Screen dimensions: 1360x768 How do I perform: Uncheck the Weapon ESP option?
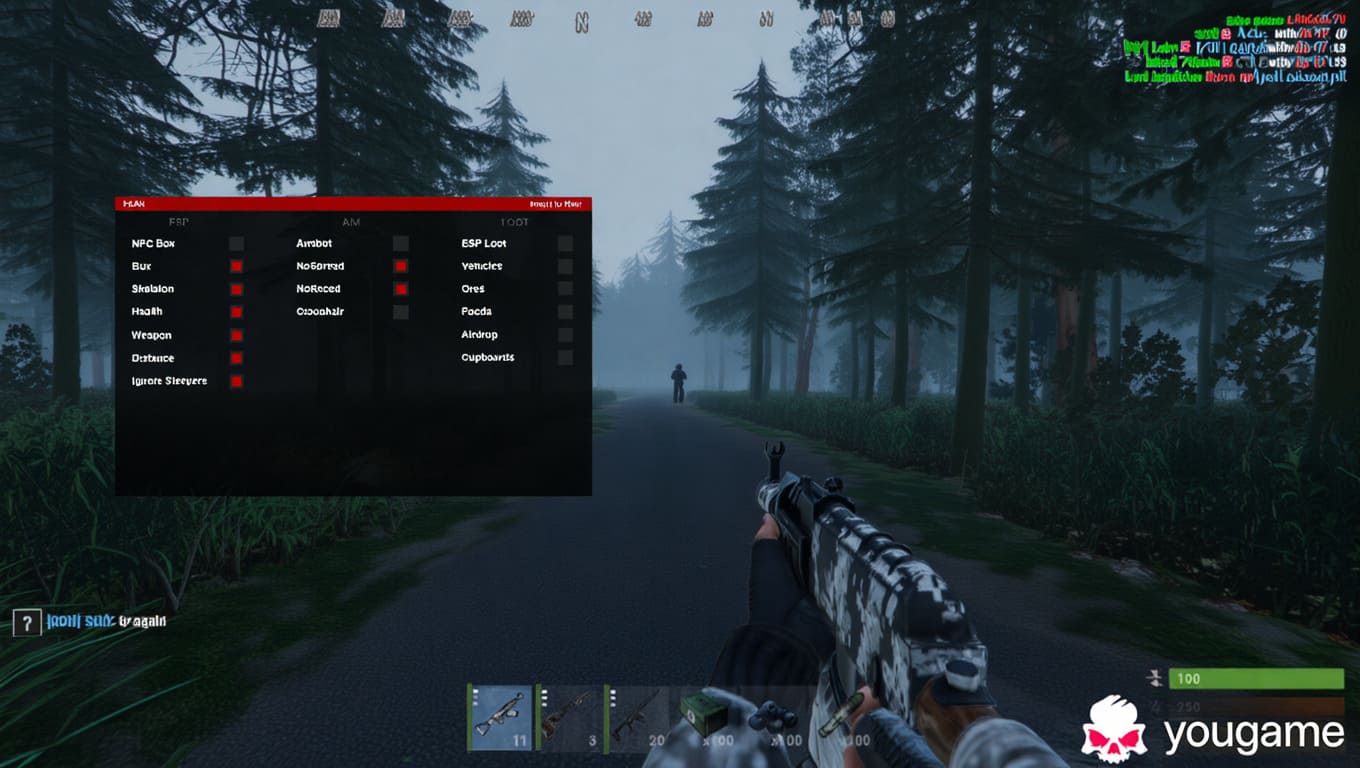(x=236, y=335)
